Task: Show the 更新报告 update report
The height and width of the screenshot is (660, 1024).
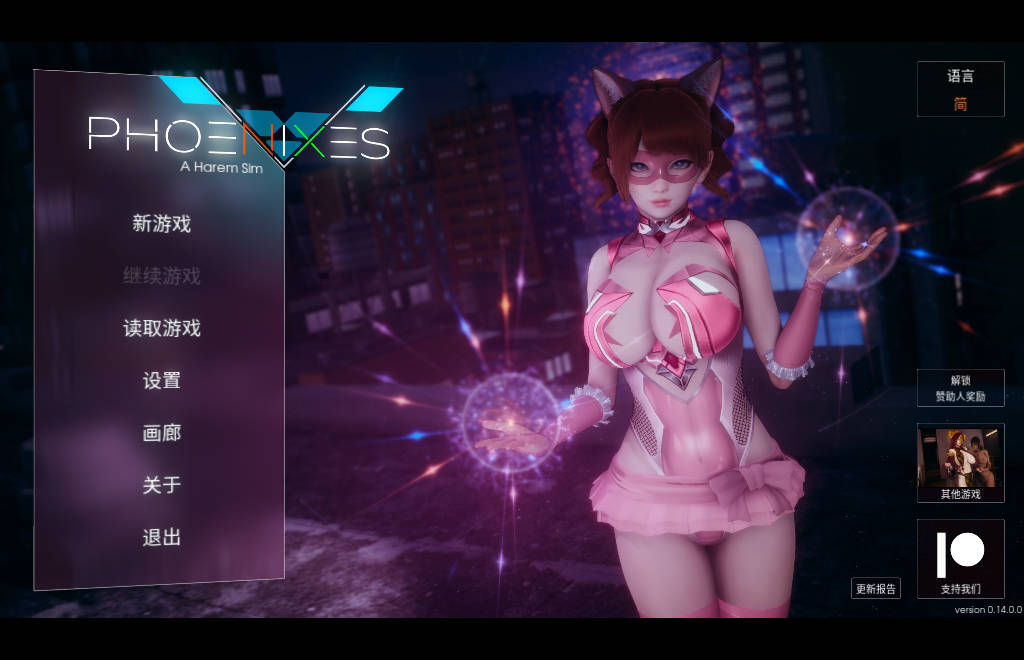Action: click(x=876, y=589)
